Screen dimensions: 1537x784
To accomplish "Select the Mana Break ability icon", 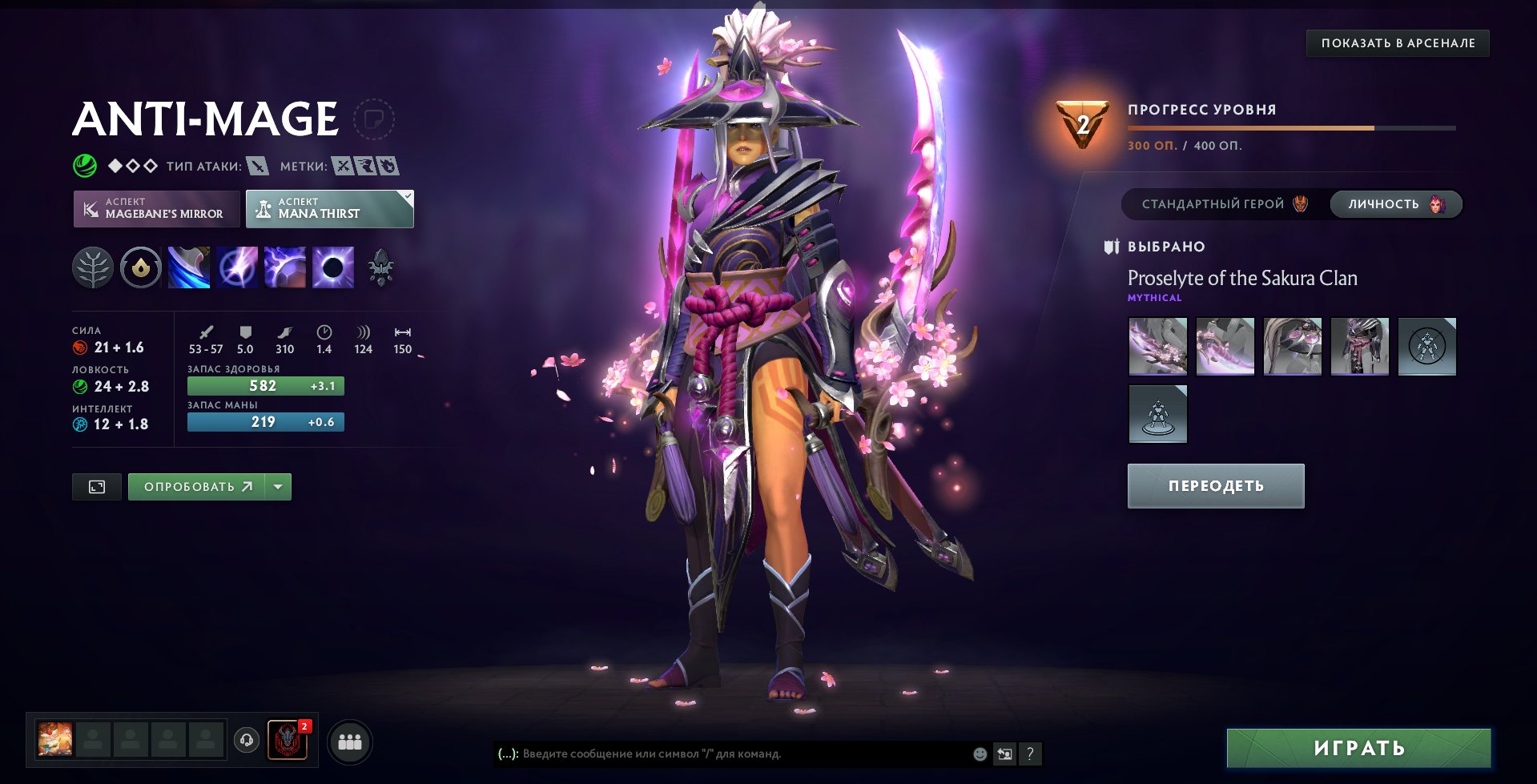I will [x=188, y=267].
